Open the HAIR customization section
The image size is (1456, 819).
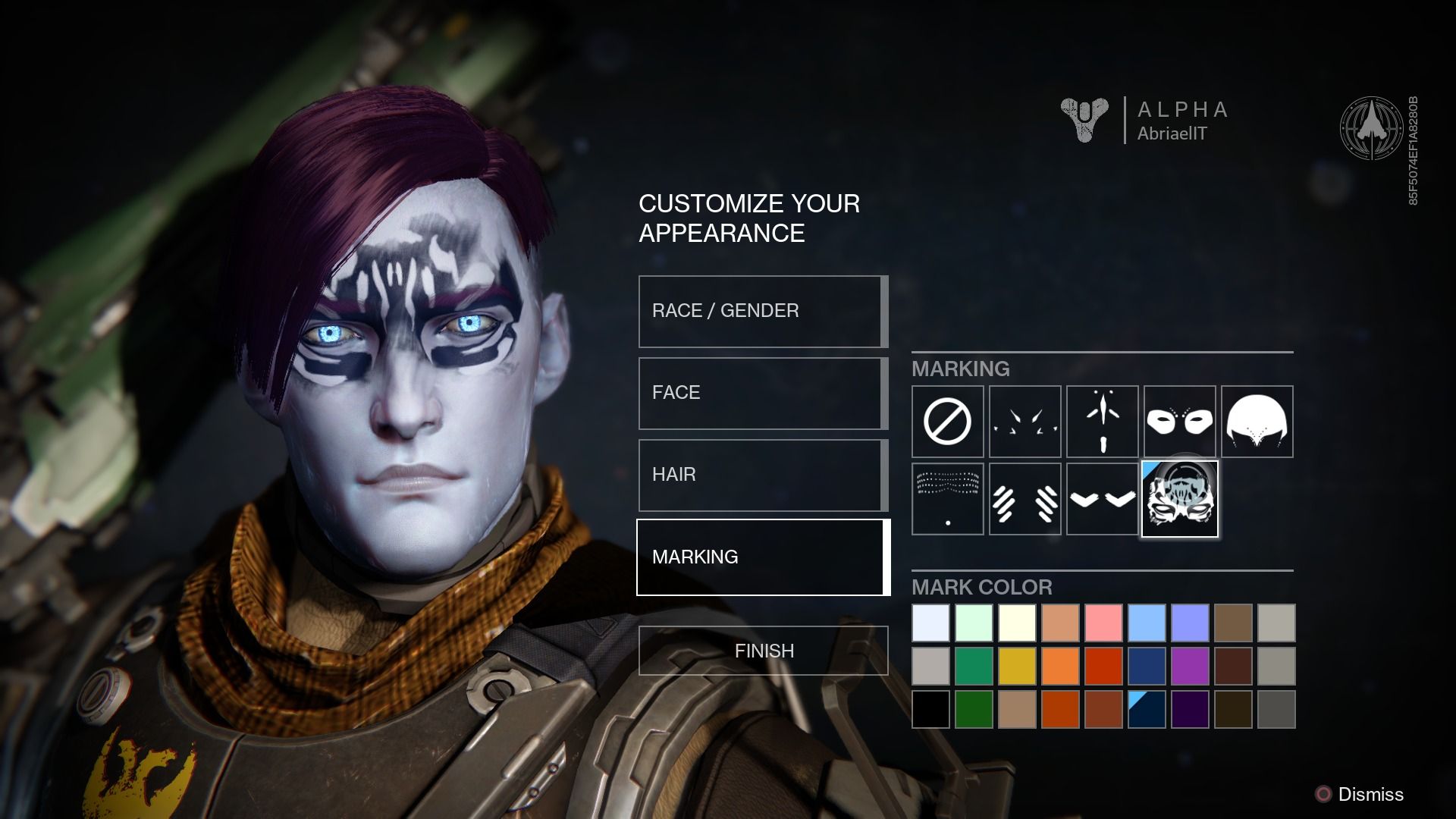[x=761, y=475]
